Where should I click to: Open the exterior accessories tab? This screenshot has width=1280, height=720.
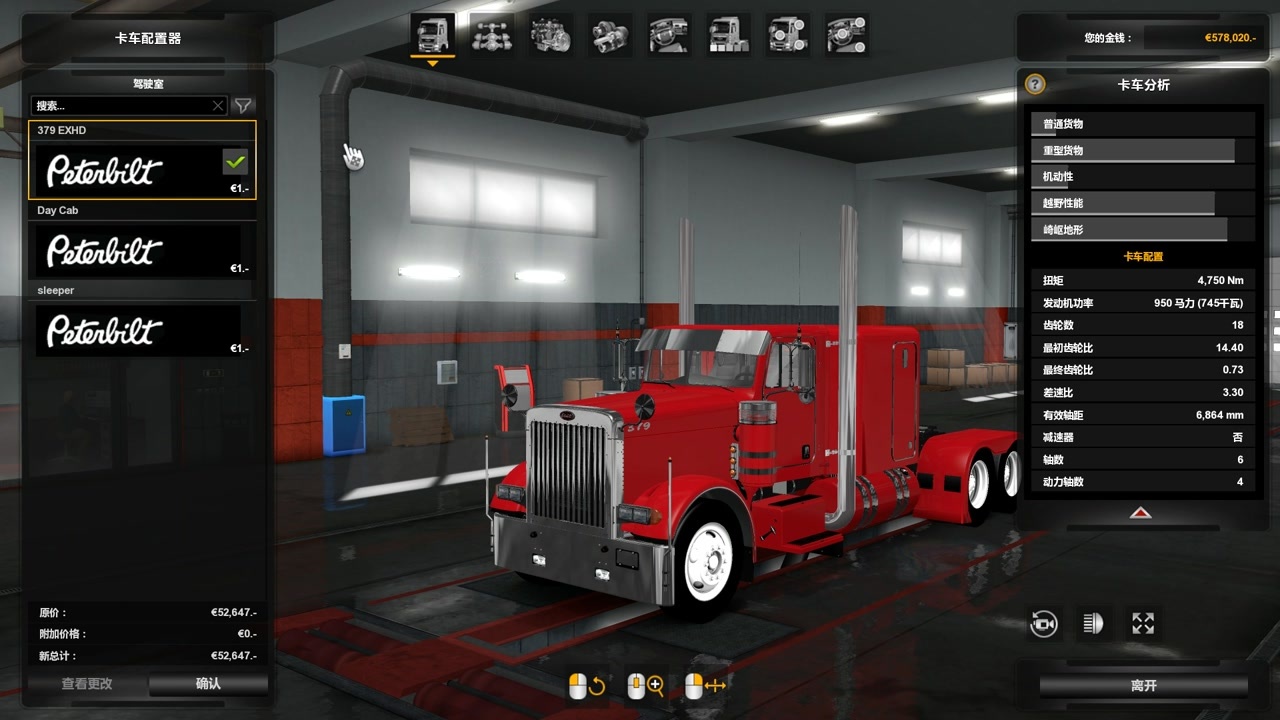click(787, 36)
